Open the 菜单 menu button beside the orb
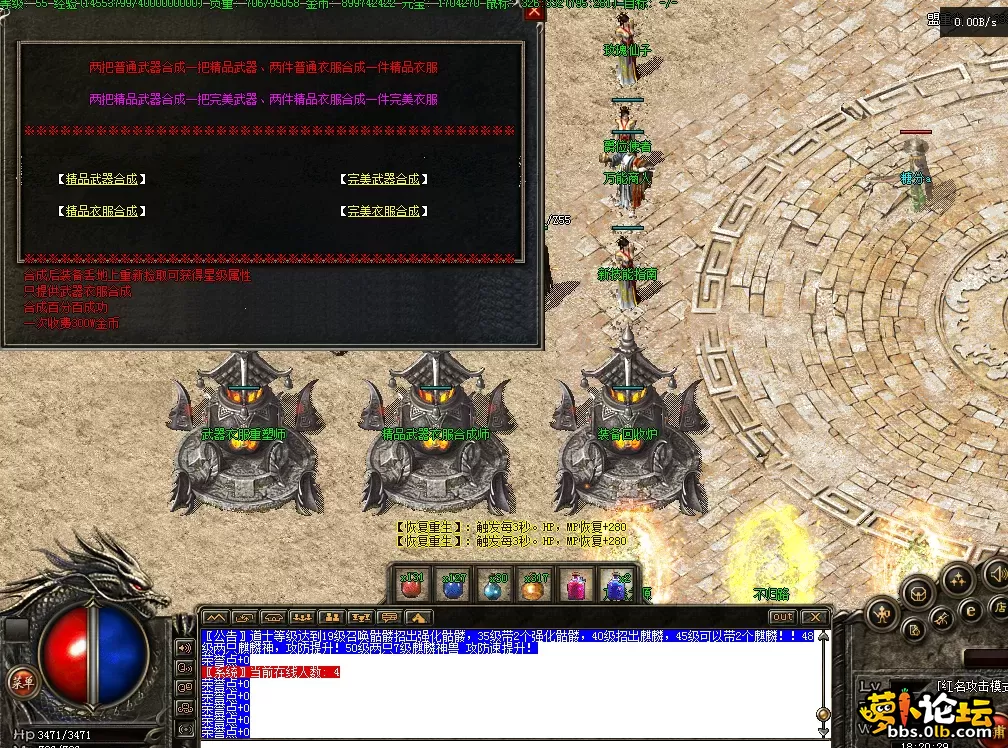The height and width of the screenshot is (748, 1008). point(19,682)
